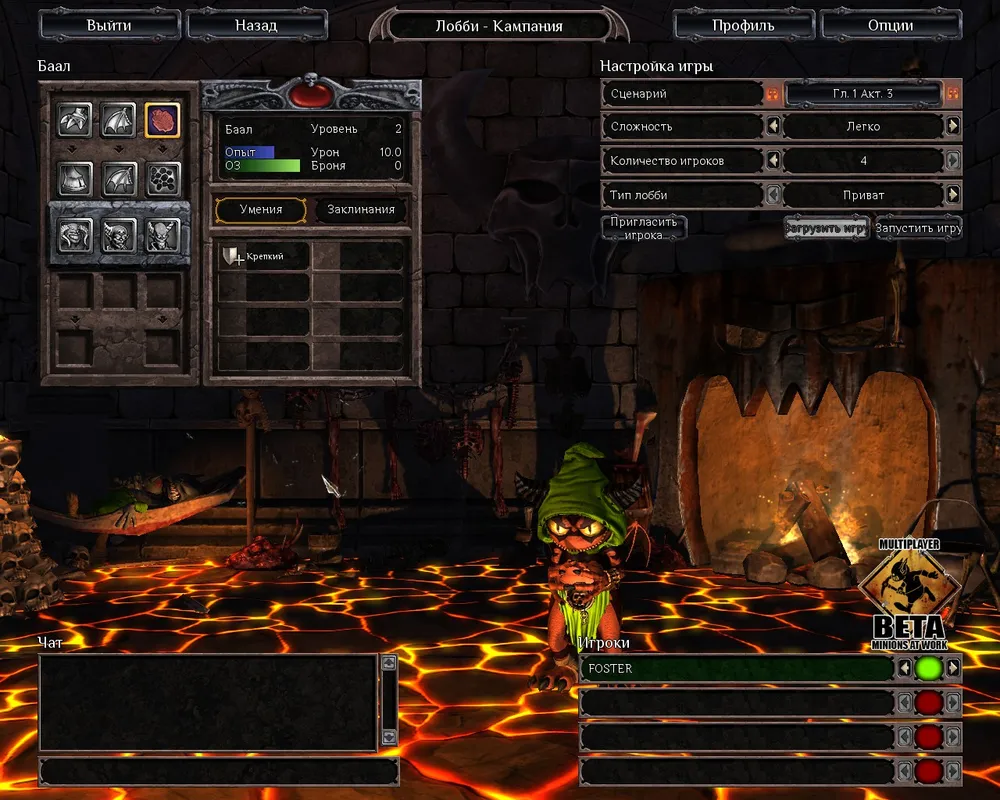
Task: Click the Загрузить игру (Load game) button
Action: point(826,228)
